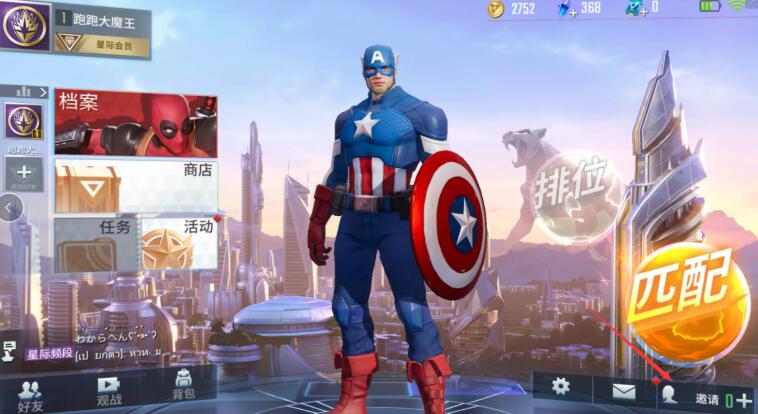Viewport: 758px width, 414px height.
Task: Add more gold coins
Action: (x=497, y=9)
